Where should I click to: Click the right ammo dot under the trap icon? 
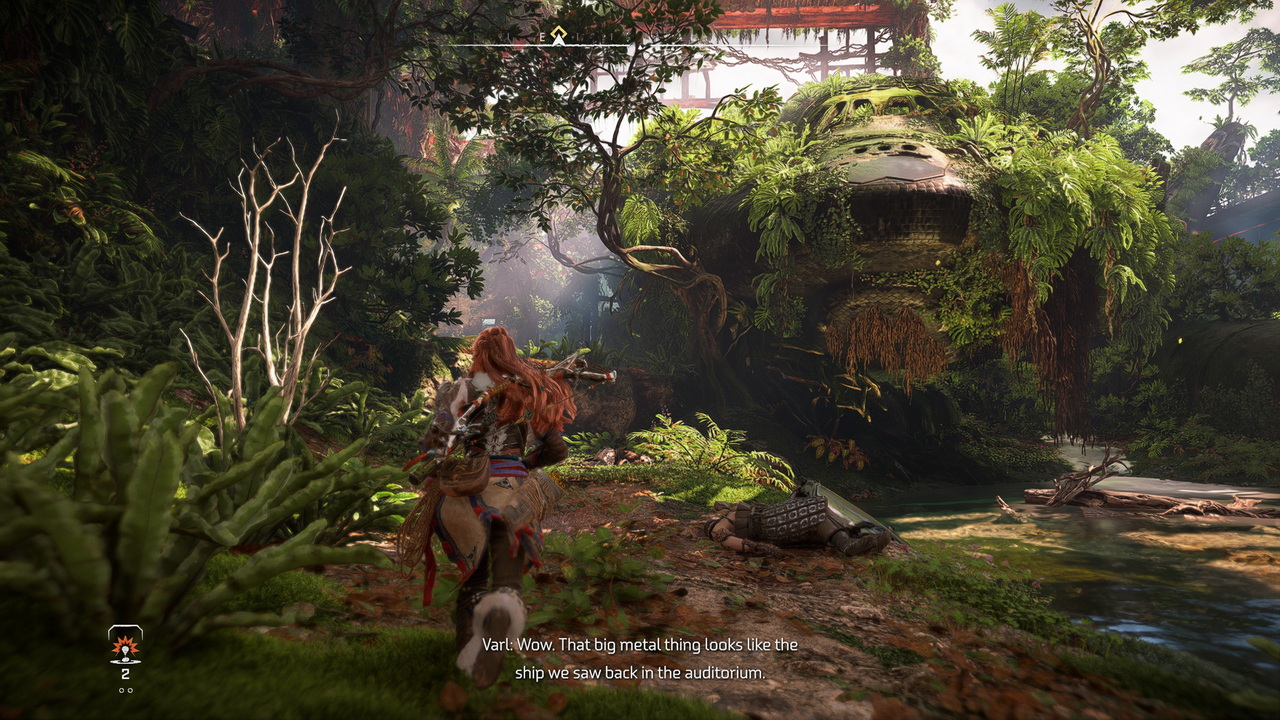[130, 690]
